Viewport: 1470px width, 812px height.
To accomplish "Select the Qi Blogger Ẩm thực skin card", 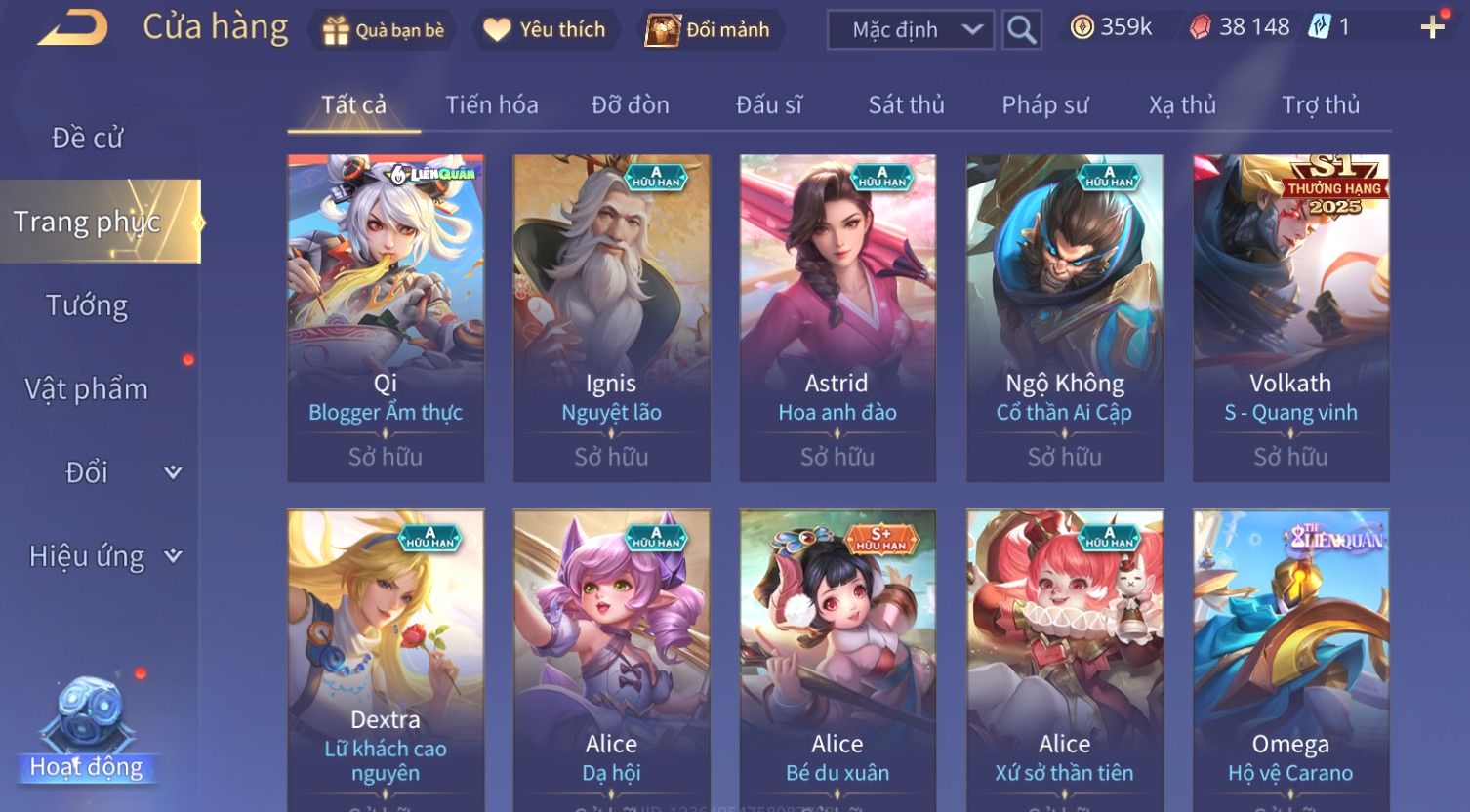I will tap(386, 317).
